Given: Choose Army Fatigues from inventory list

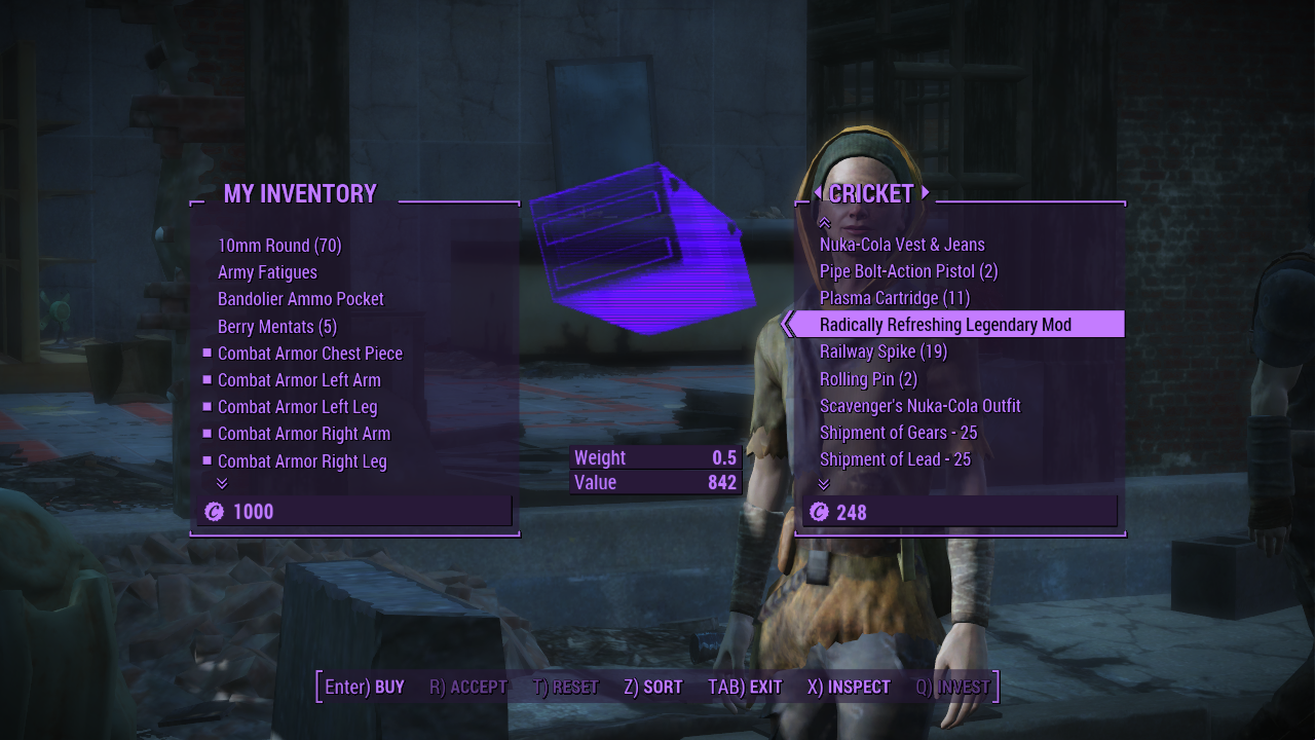Looking at the screenshot, I should click(x=267, y=272).
